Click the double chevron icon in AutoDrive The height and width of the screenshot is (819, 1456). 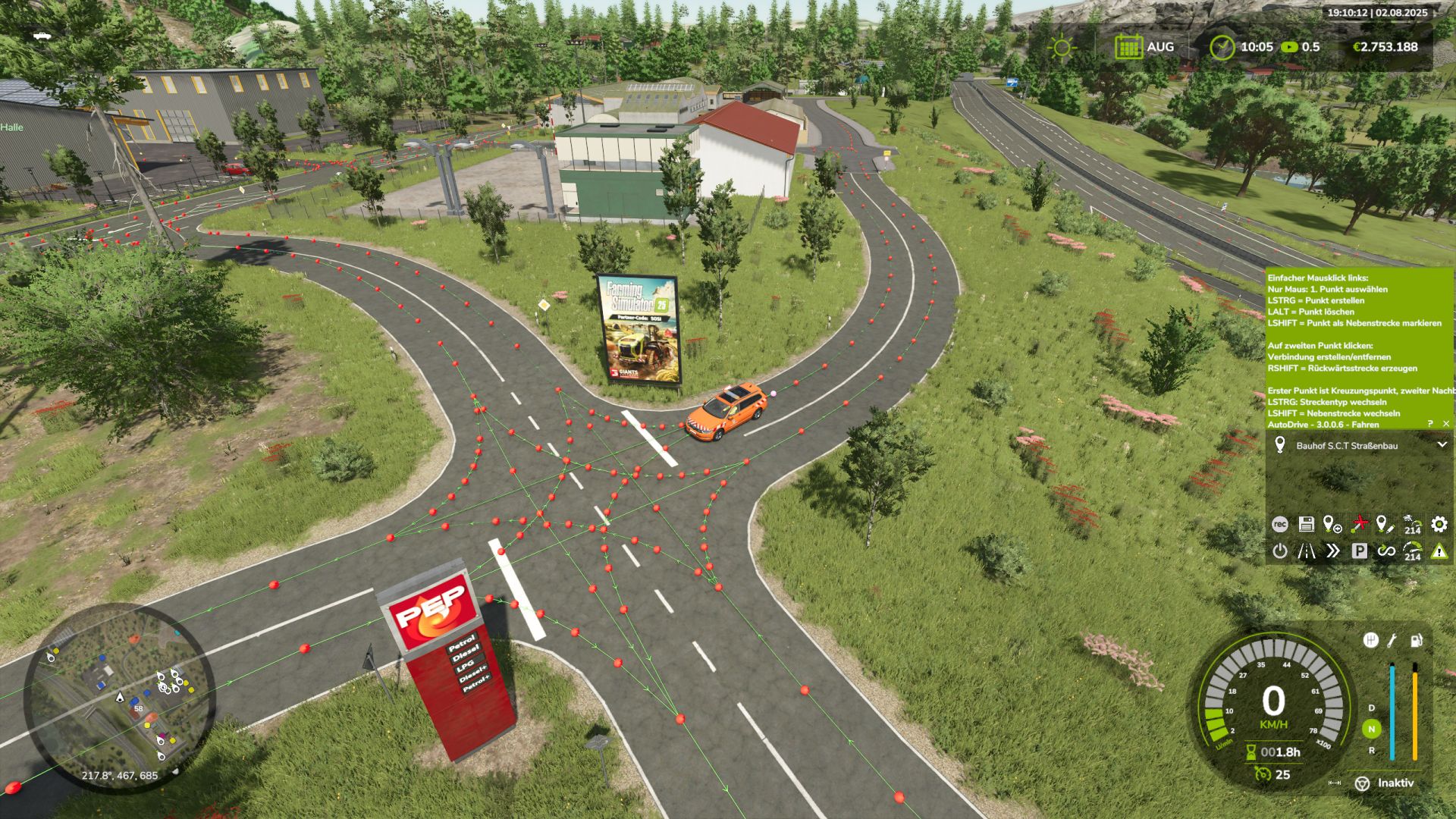click(1332, 551)
